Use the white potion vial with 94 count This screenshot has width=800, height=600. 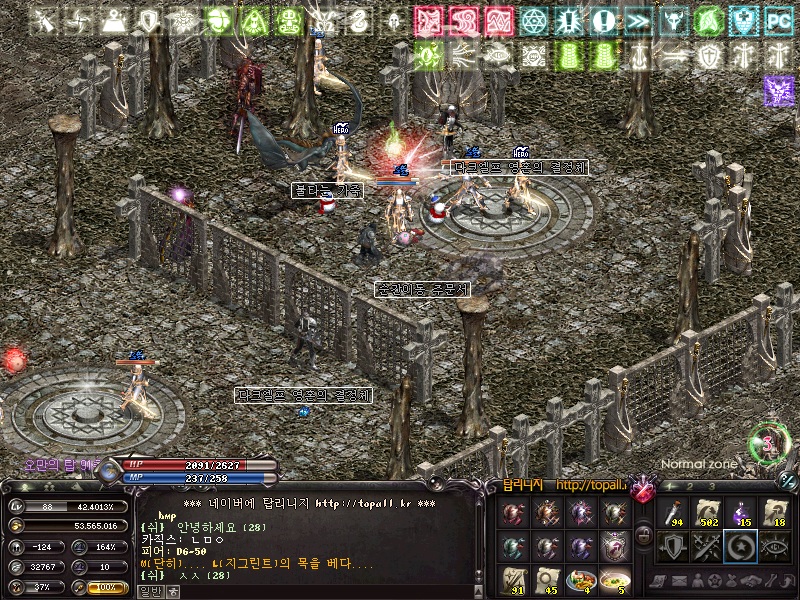point(673,514)
